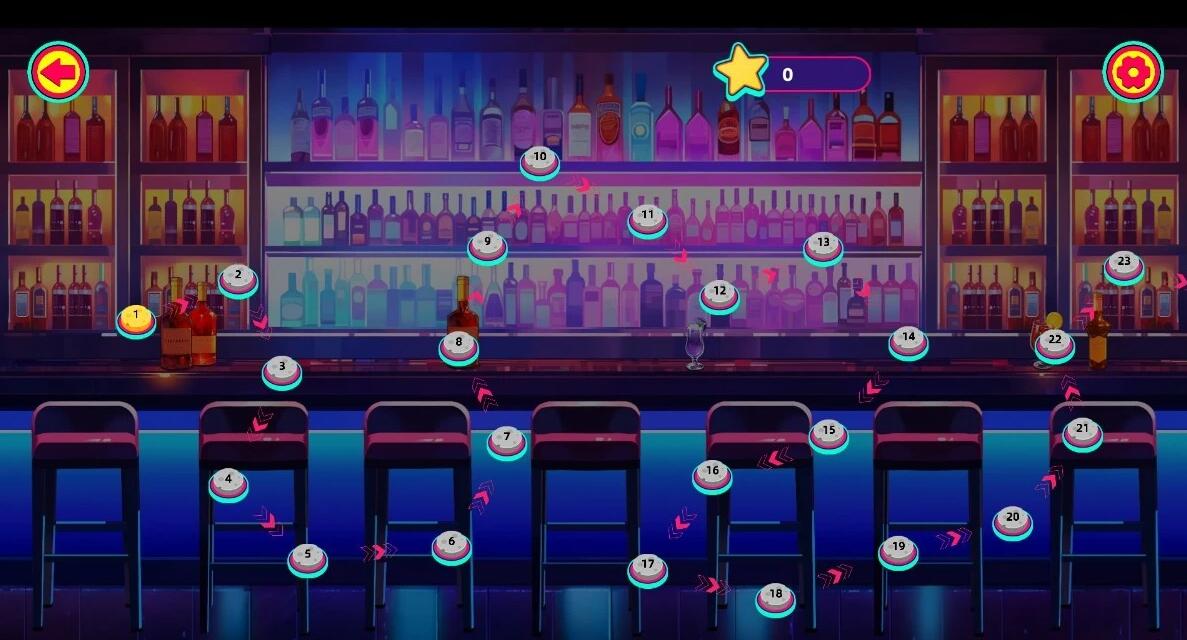Image resolution: width=1187 pixels, height=640 pixels.
Task: Choose level node 8
Action: [459, 346]
